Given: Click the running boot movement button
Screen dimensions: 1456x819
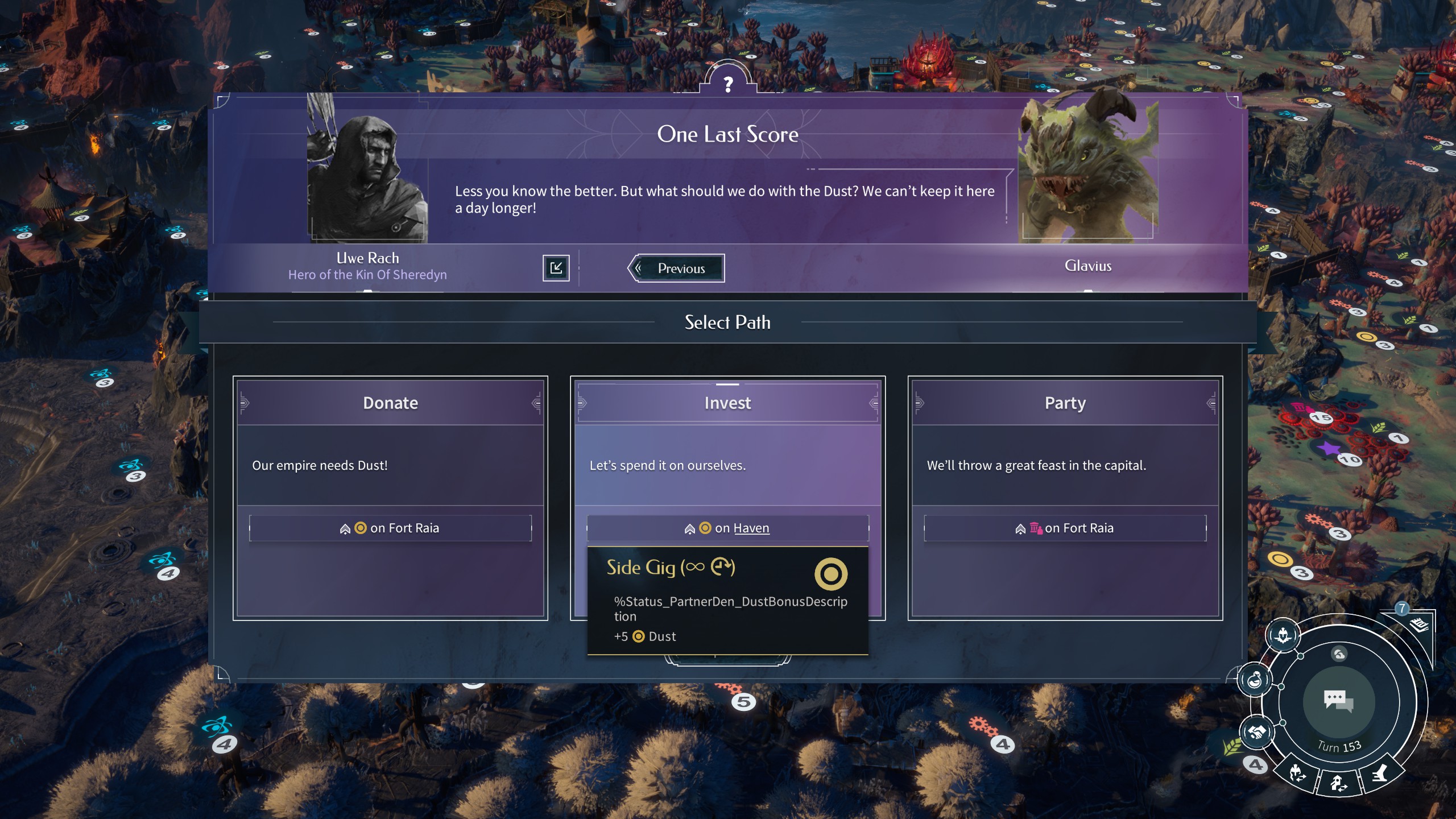Looking at the screenshot, I should pyautogui.click(x=1380, y=773).
